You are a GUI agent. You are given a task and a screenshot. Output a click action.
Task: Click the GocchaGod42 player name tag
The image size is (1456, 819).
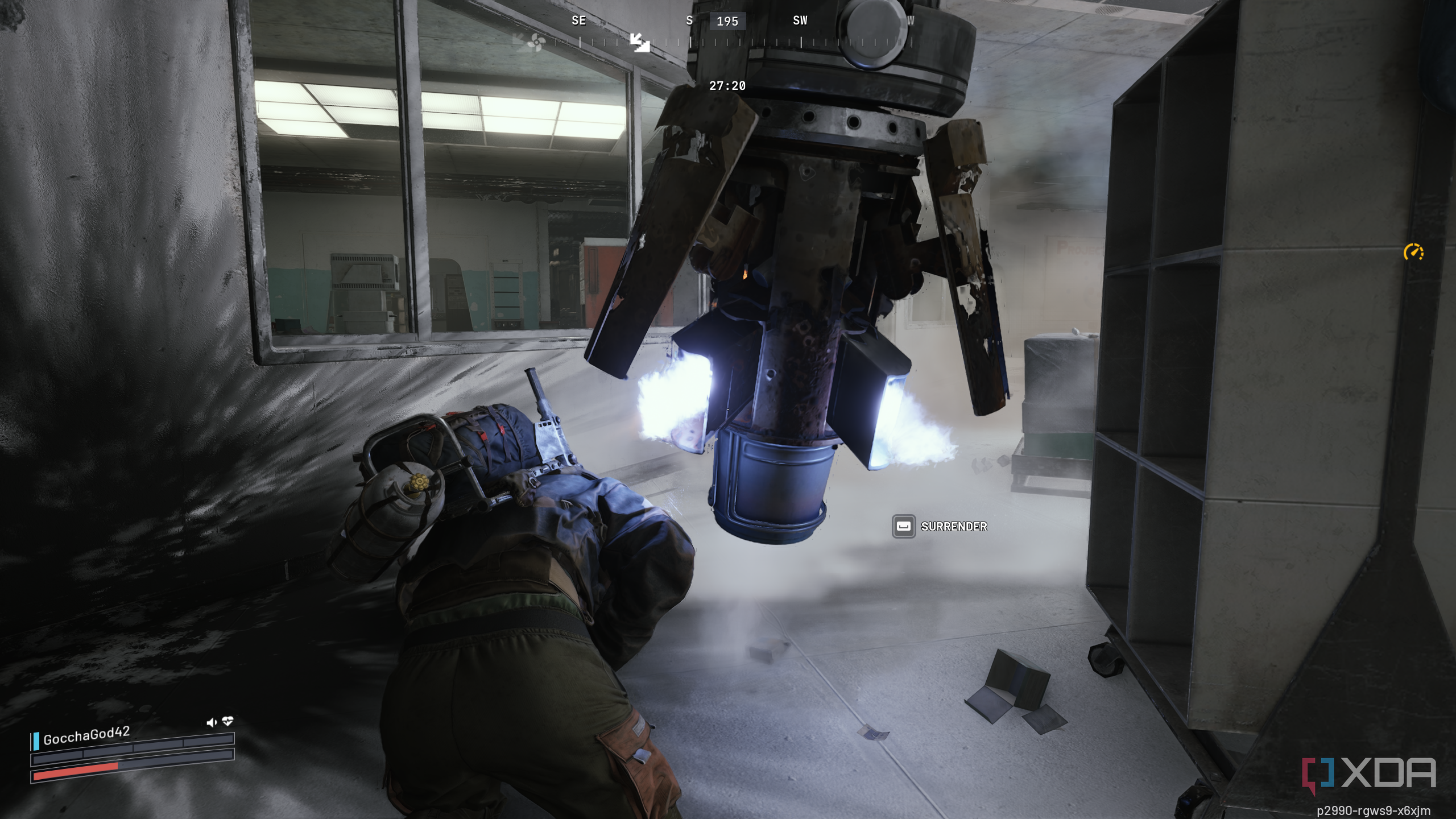86,735
